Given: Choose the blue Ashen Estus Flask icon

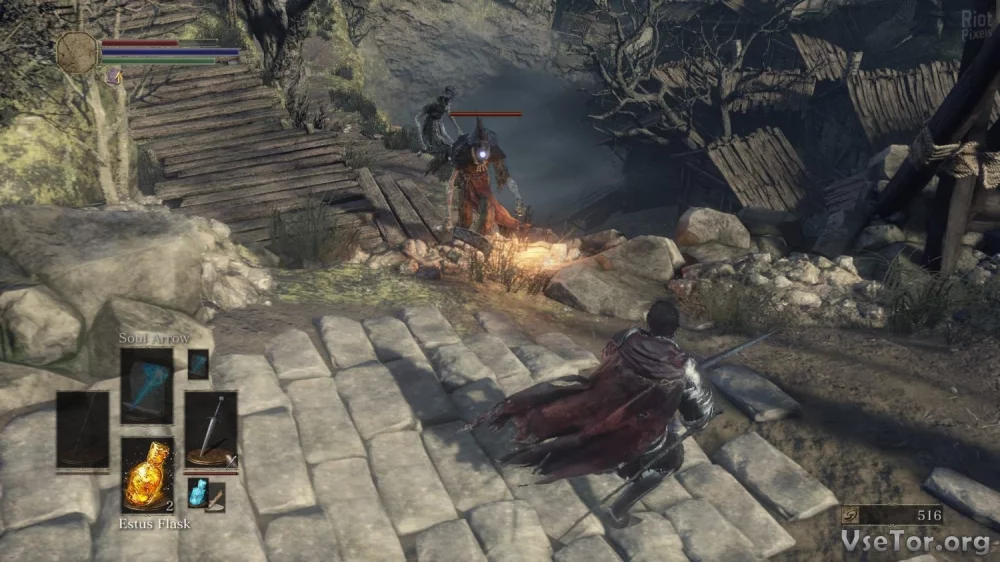Looking at the screenshot, I should point(198,493).
